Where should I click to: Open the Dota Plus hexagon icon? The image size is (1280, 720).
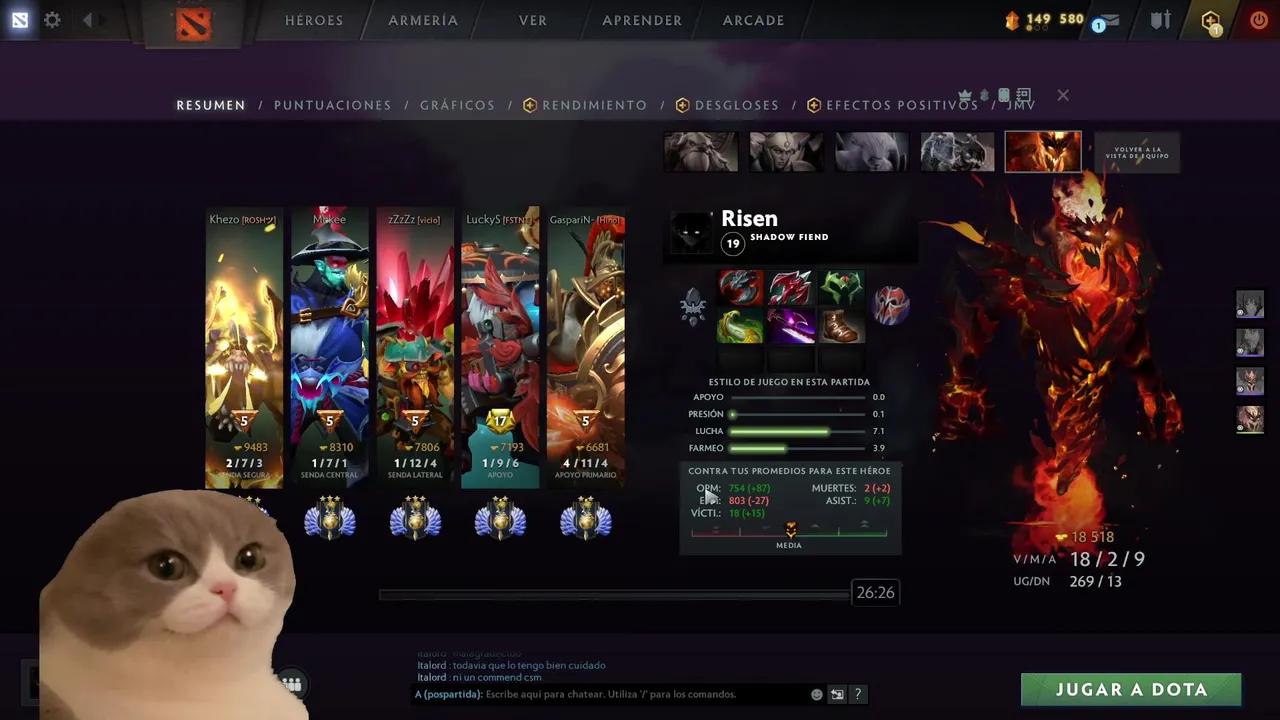[1210, 20]
